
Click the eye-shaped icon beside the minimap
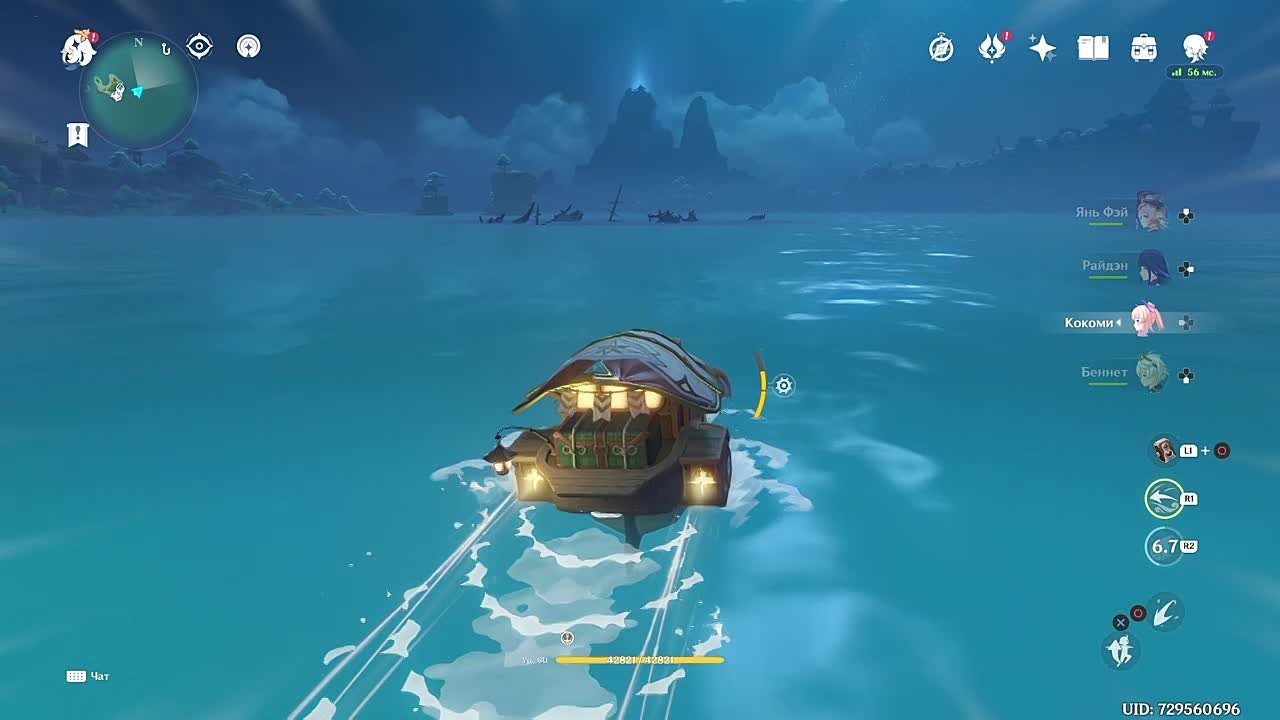click(x=199, y=46)
